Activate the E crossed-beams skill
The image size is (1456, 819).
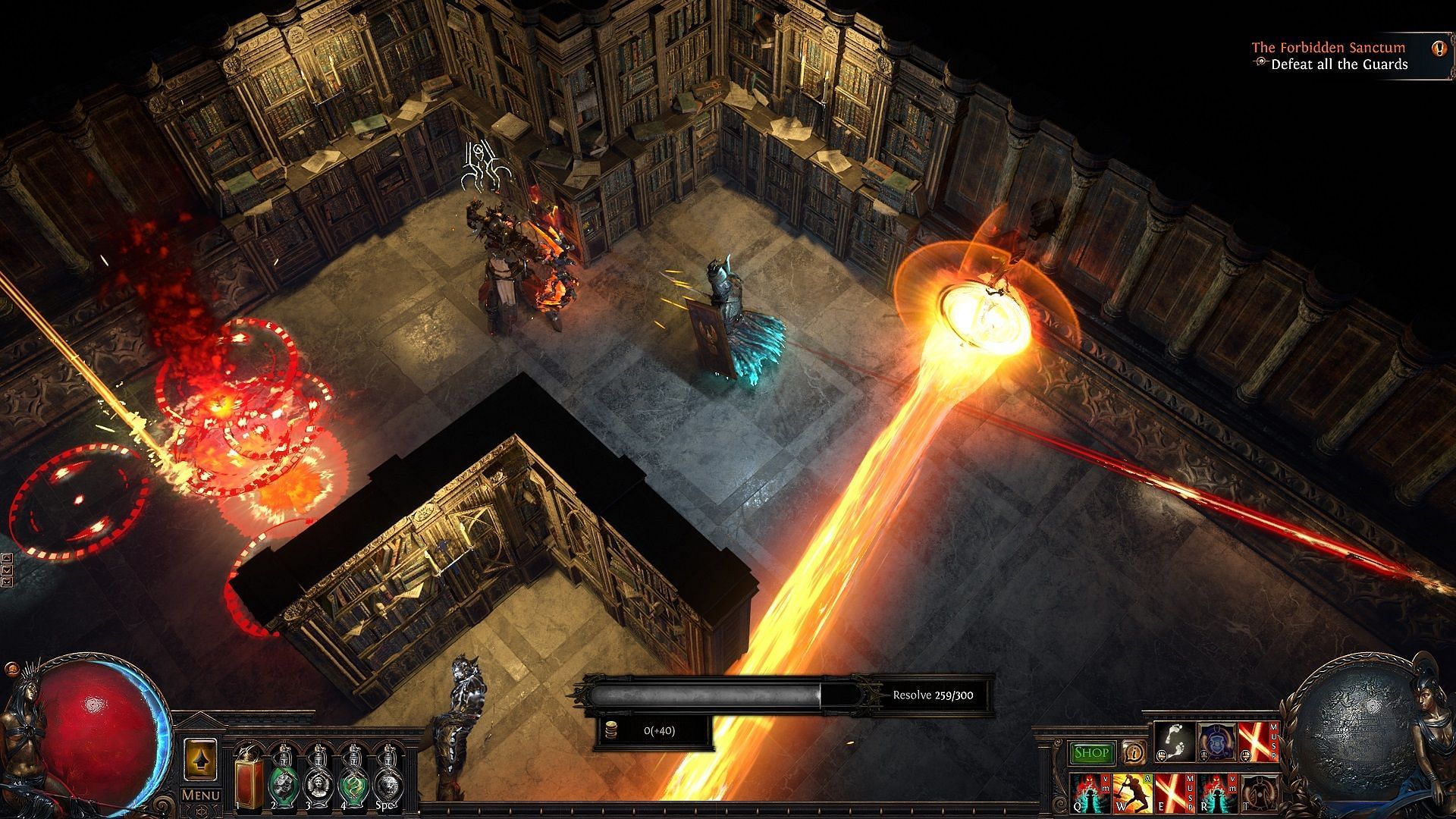(1172, 791)
